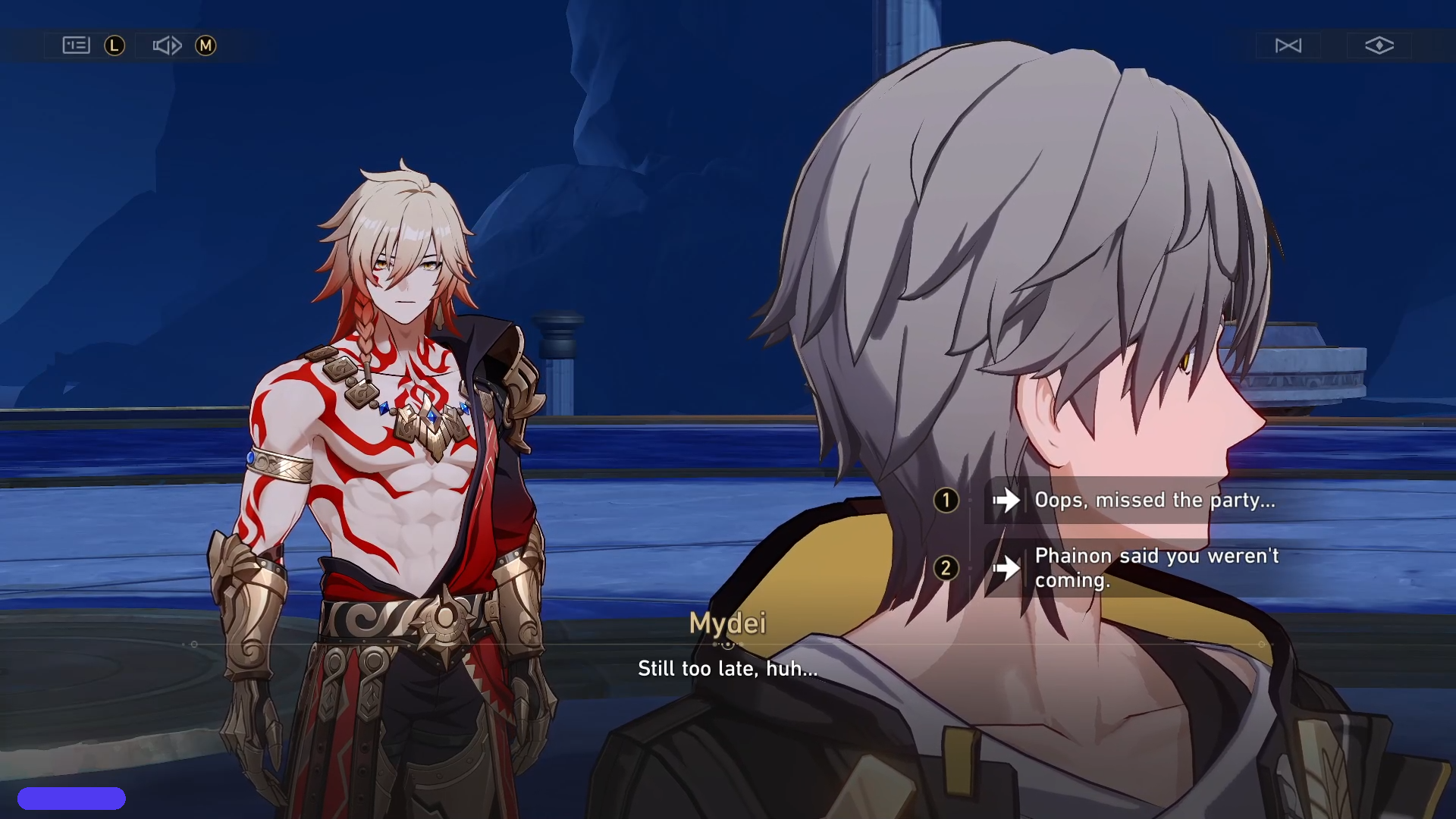Click the circular L shortcut badge
The height and width of the screenshot is (819, 1456).
tap(114, 45)
